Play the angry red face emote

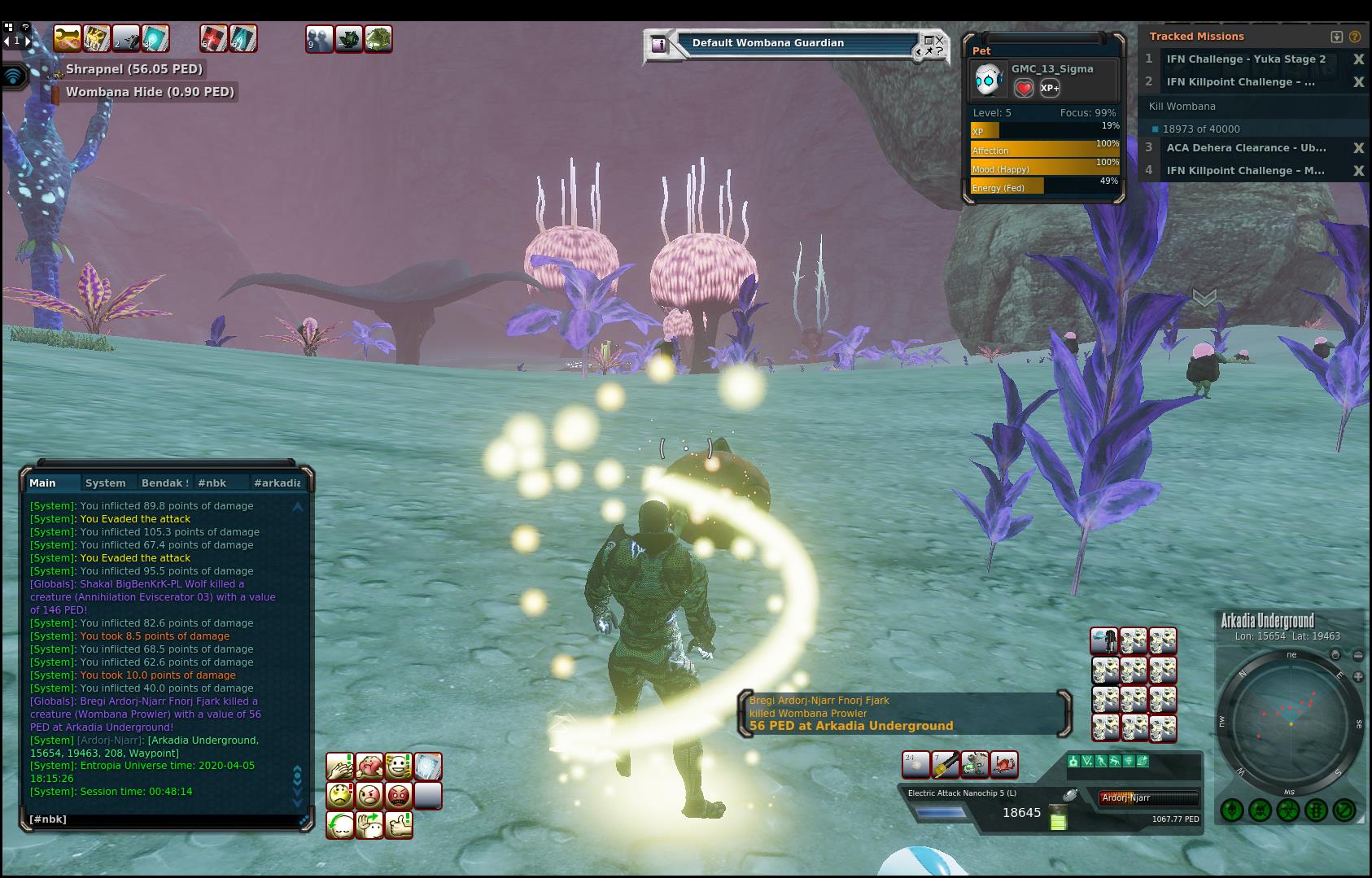pyautogui.click(x=399, y=795)
